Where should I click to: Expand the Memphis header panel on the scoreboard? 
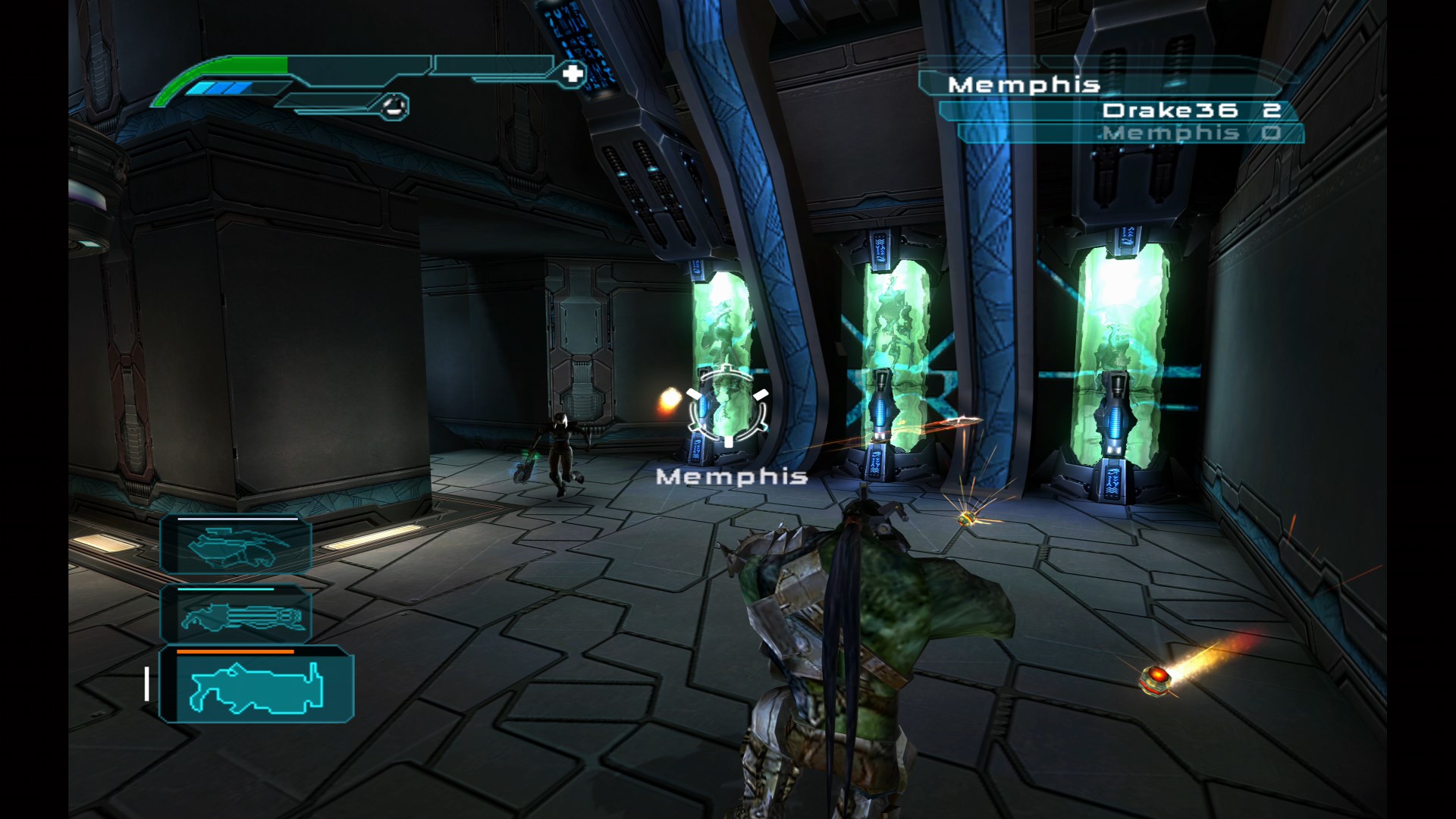click(1024, 86)
